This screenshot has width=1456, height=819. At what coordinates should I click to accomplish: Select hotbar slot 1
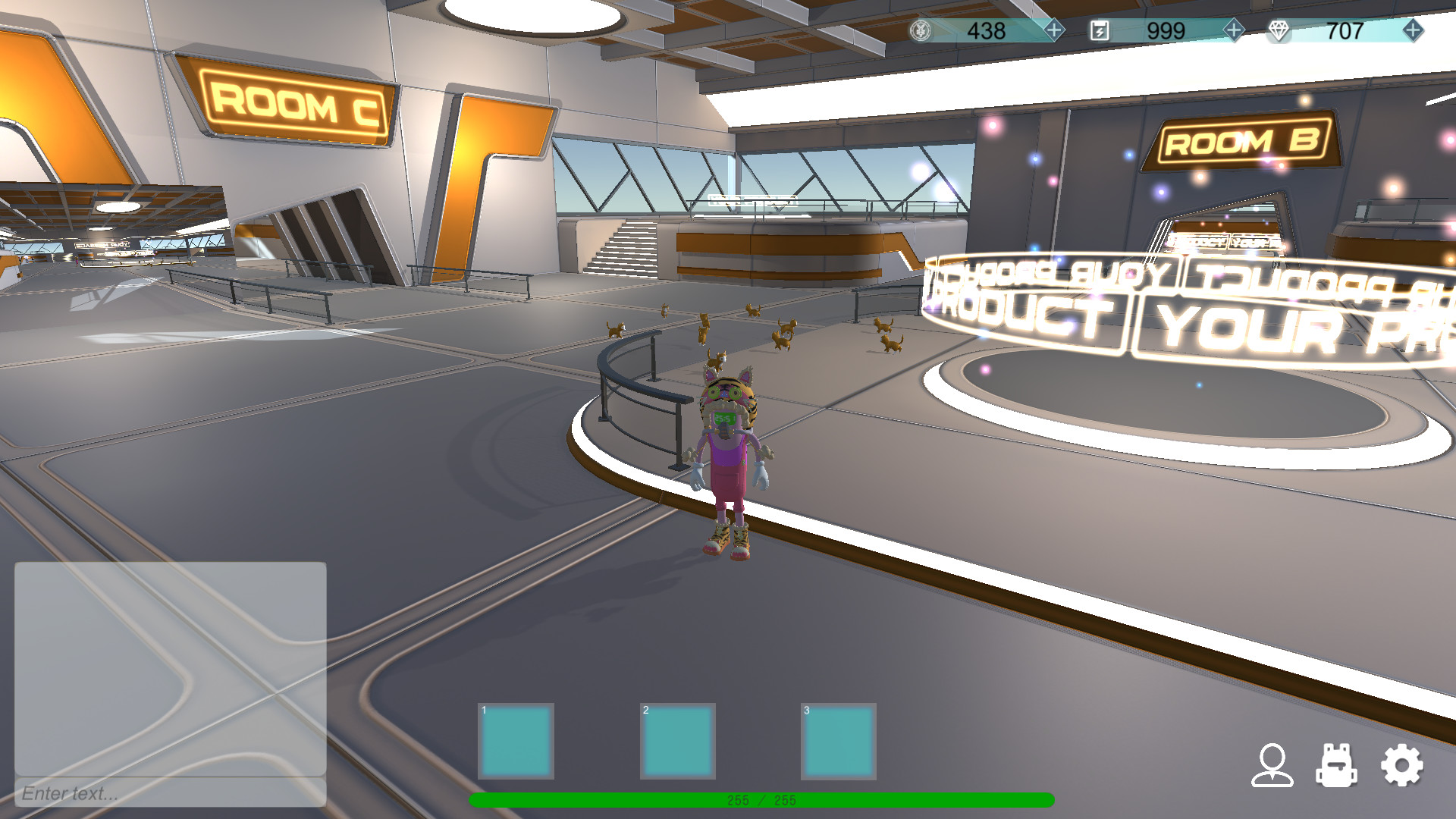point(516,739)
